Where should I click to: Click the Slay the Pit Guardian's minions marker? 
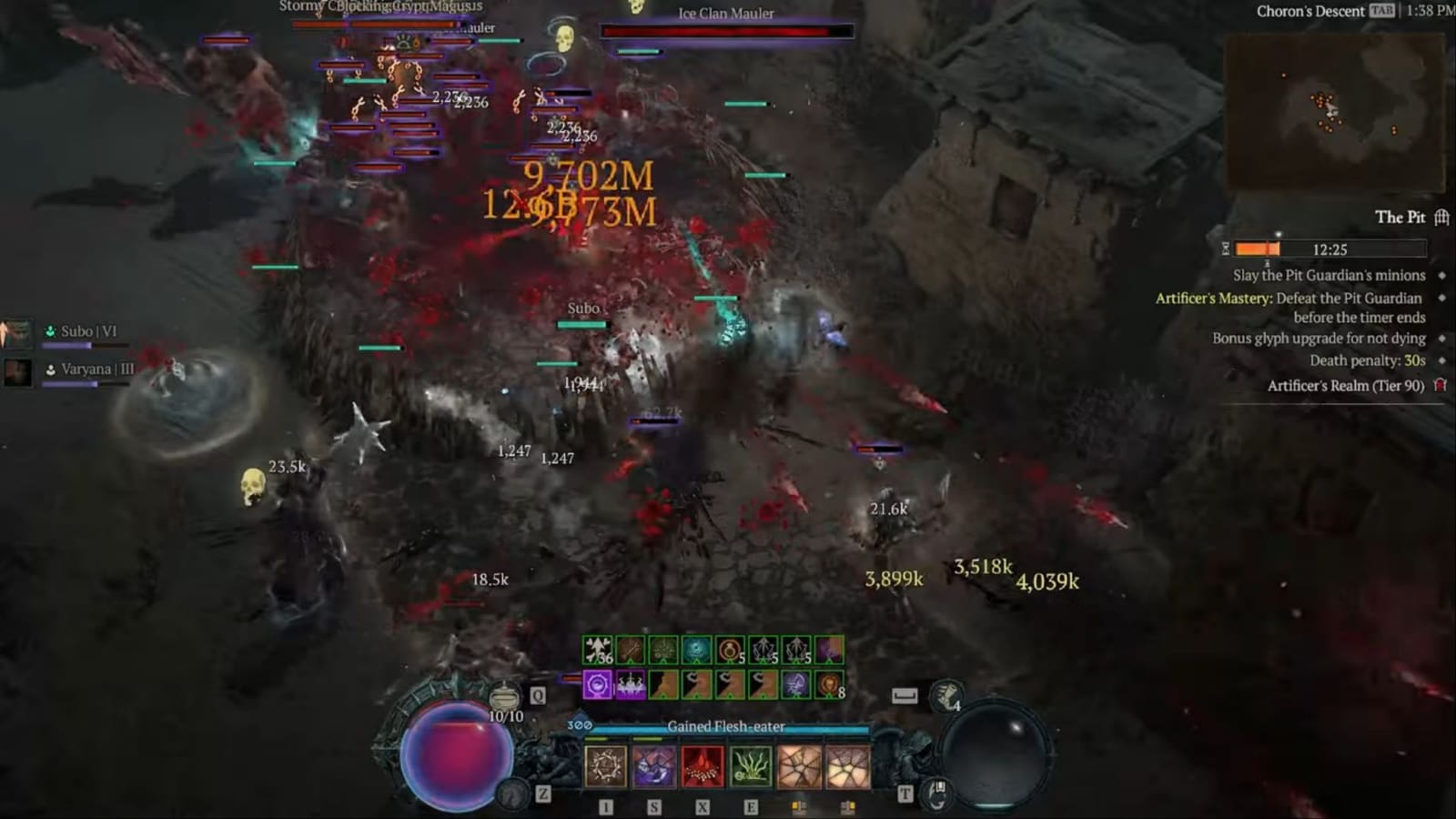tap(1440, 275)
